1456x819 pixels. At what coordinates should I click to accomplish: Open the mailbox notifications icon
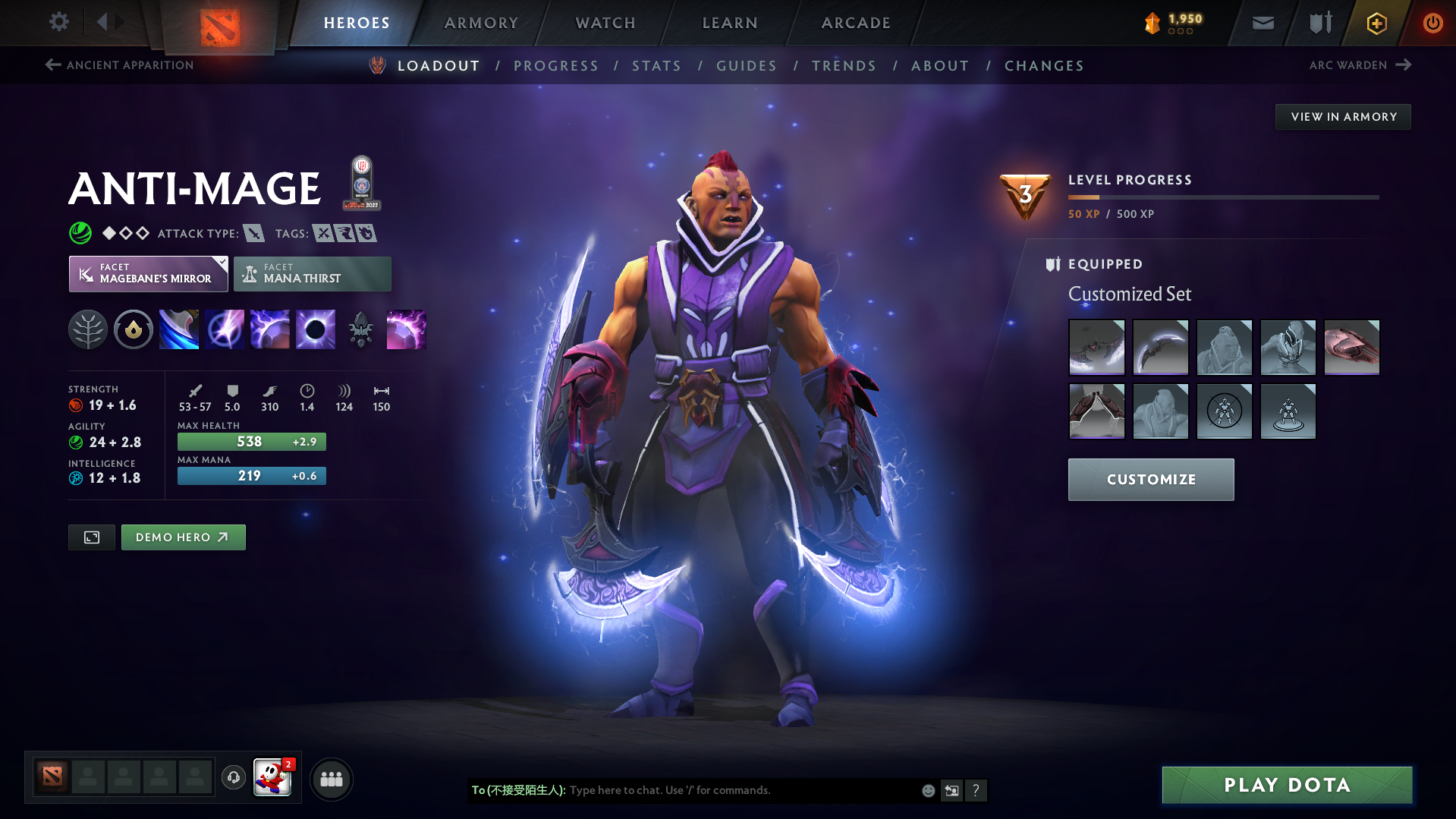1262,23
